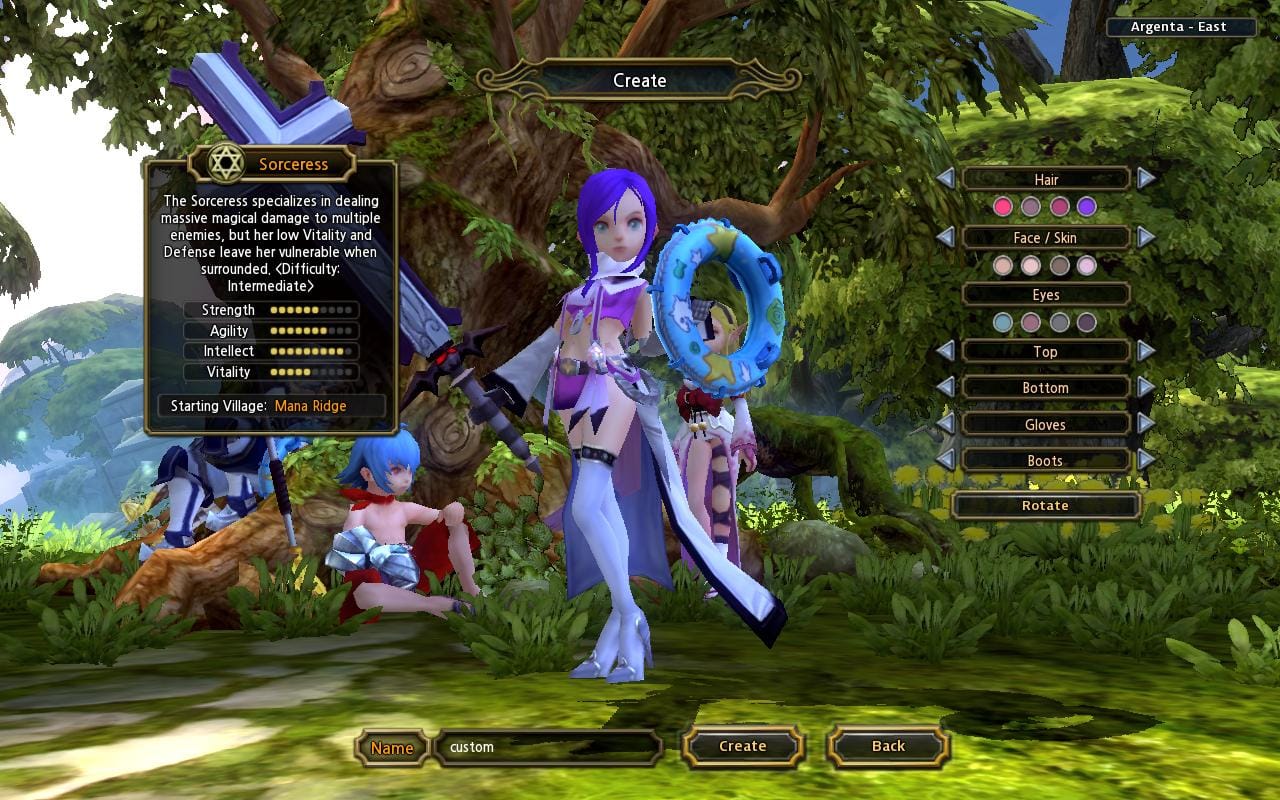Select the Bottom customization category
The width and height of the screenshot is (1280, 800).
click(1046, 388)
